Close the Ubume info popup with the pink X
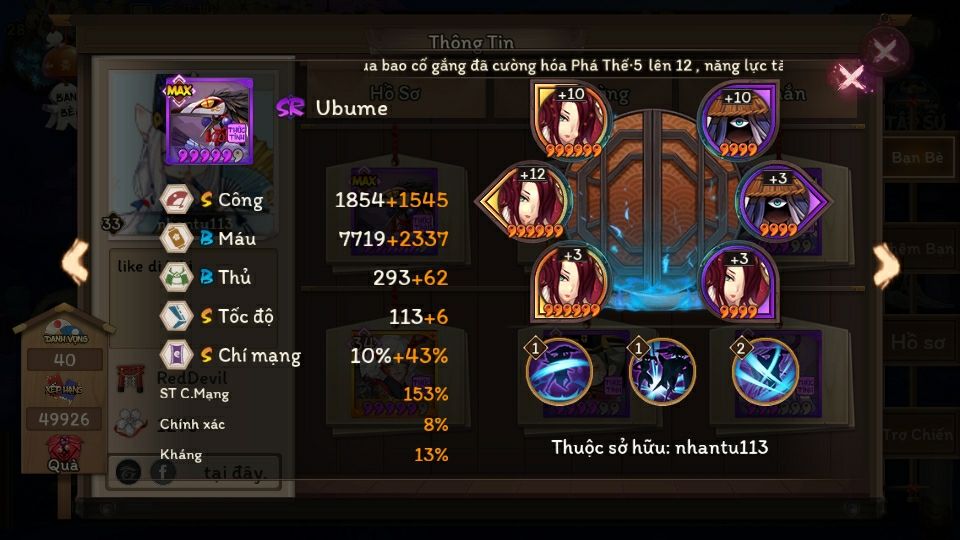960x540 pixels. click(x=851, y=77)
